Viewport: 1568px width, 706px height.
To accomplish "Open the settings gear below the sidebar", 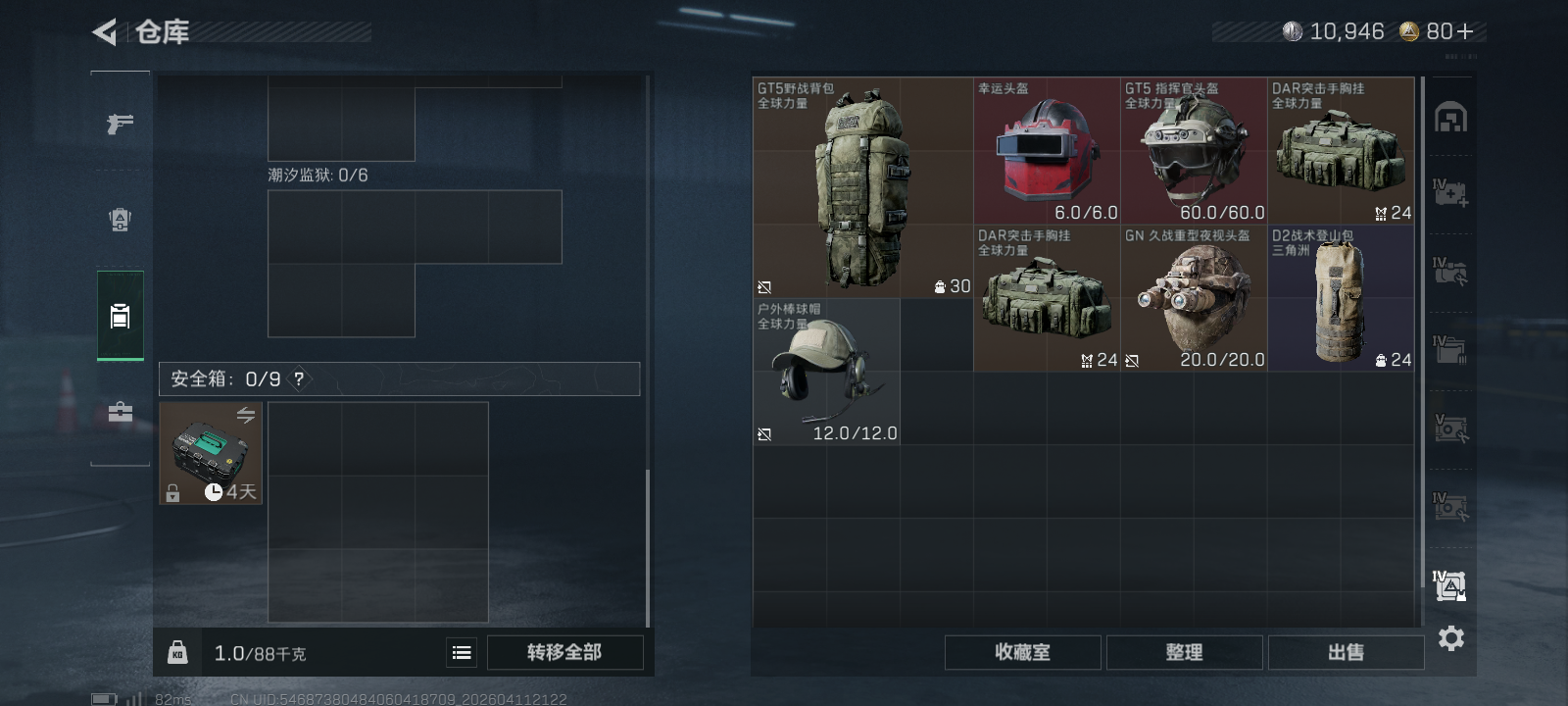I will tap(1451, 638).
